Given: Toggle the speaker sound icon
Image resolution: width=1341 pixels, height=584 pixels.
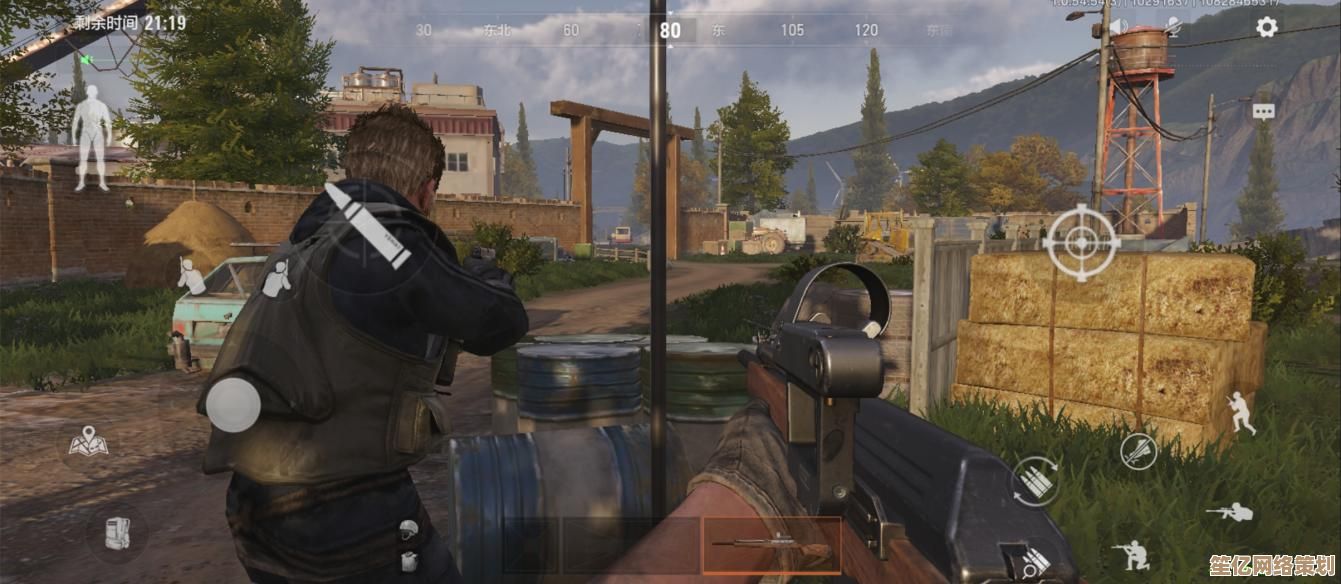Looking at the screenshot, I should pyautogui.click(x=1118, y=28).
